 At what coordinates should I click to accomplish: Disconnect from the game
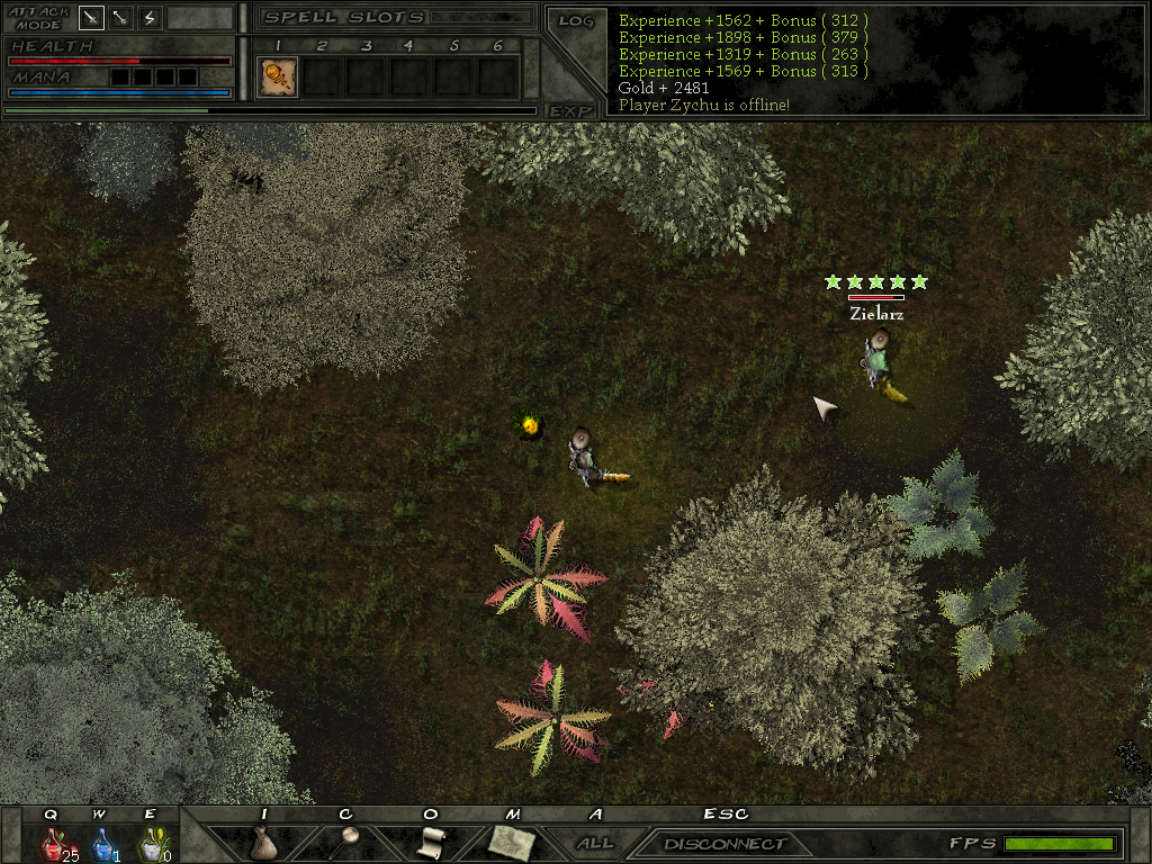pos(724,844)
